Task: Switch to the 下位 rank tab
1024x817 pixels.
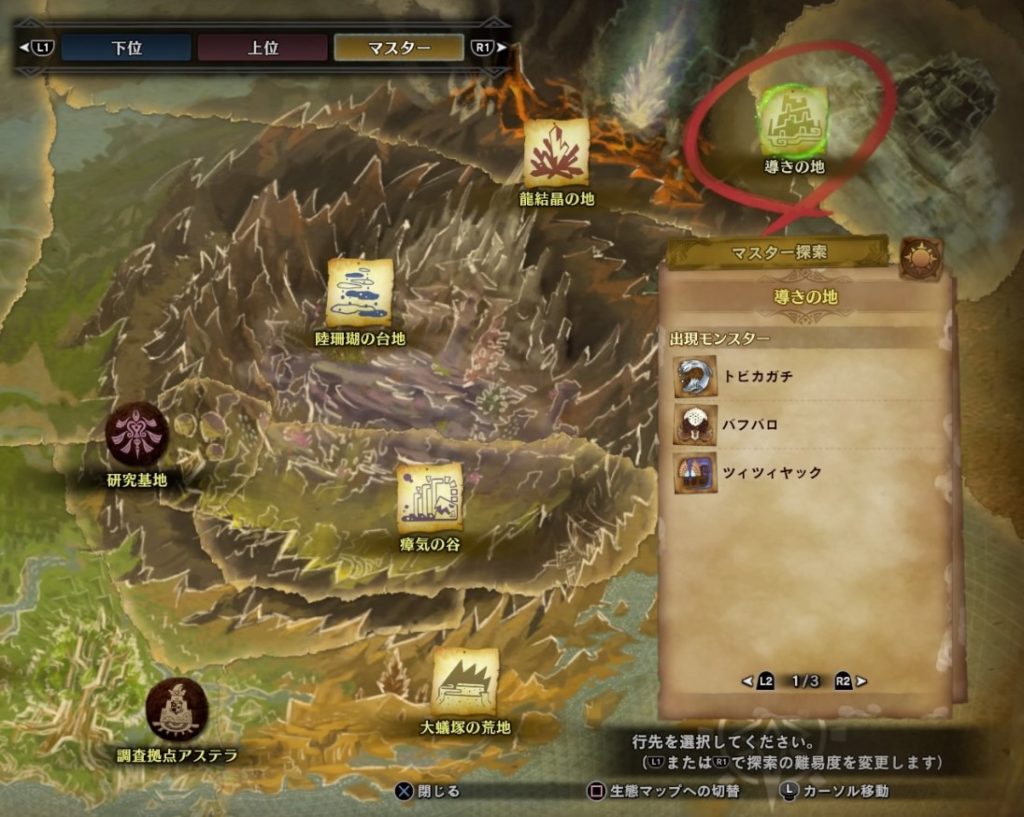Action: coord(126,47)
